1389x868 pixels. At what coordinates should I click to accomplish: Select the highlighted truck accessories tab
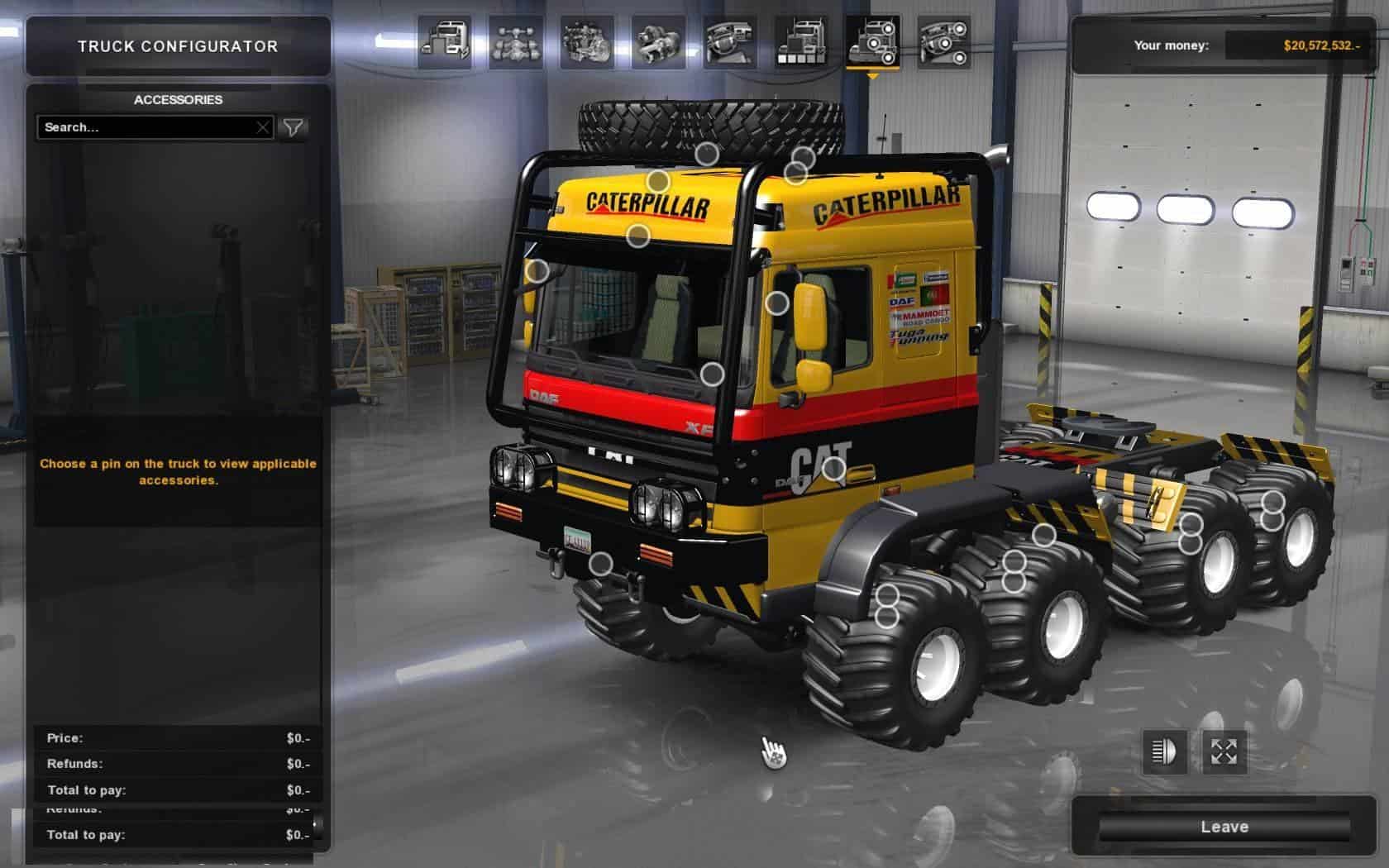pyautogui.click(x=872, y=42)
